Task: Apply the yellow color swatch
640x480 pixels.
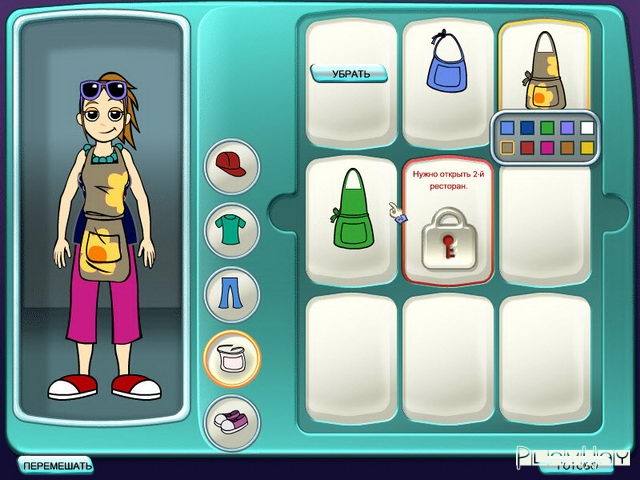Action: tap(587, 148)
